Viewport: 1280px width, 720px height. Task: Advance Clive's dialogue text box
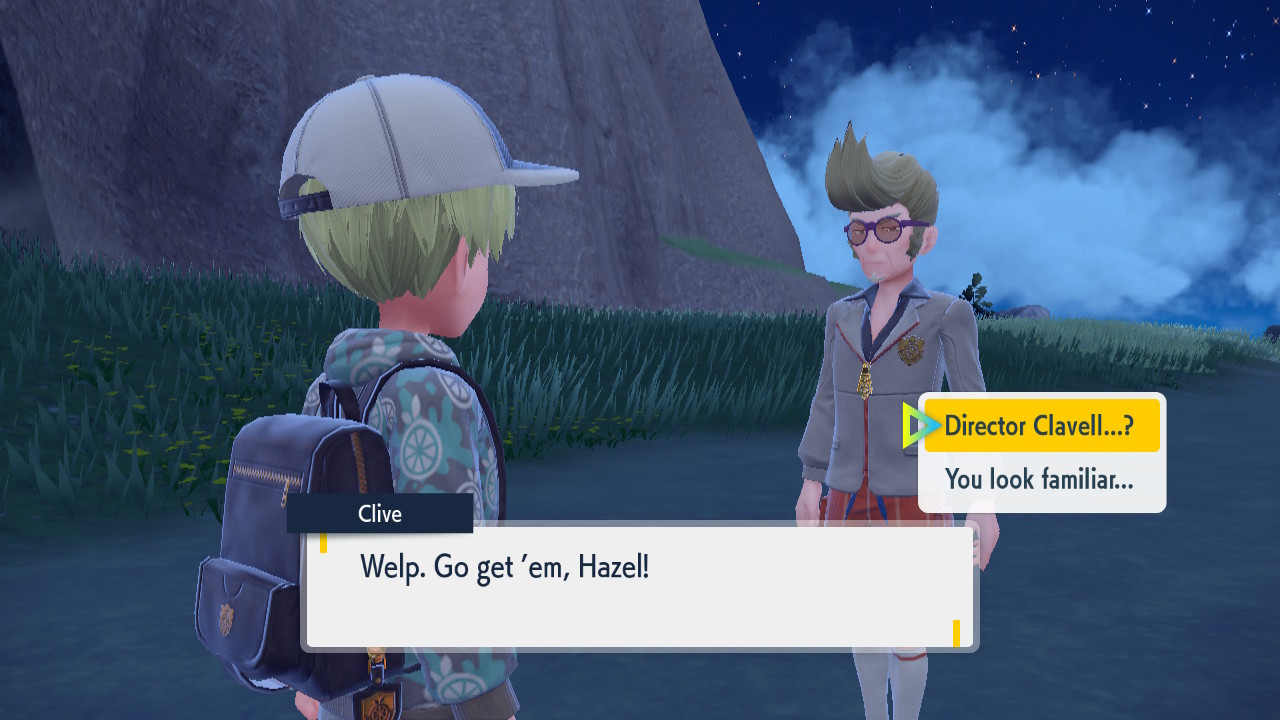[x=640, y=587]
